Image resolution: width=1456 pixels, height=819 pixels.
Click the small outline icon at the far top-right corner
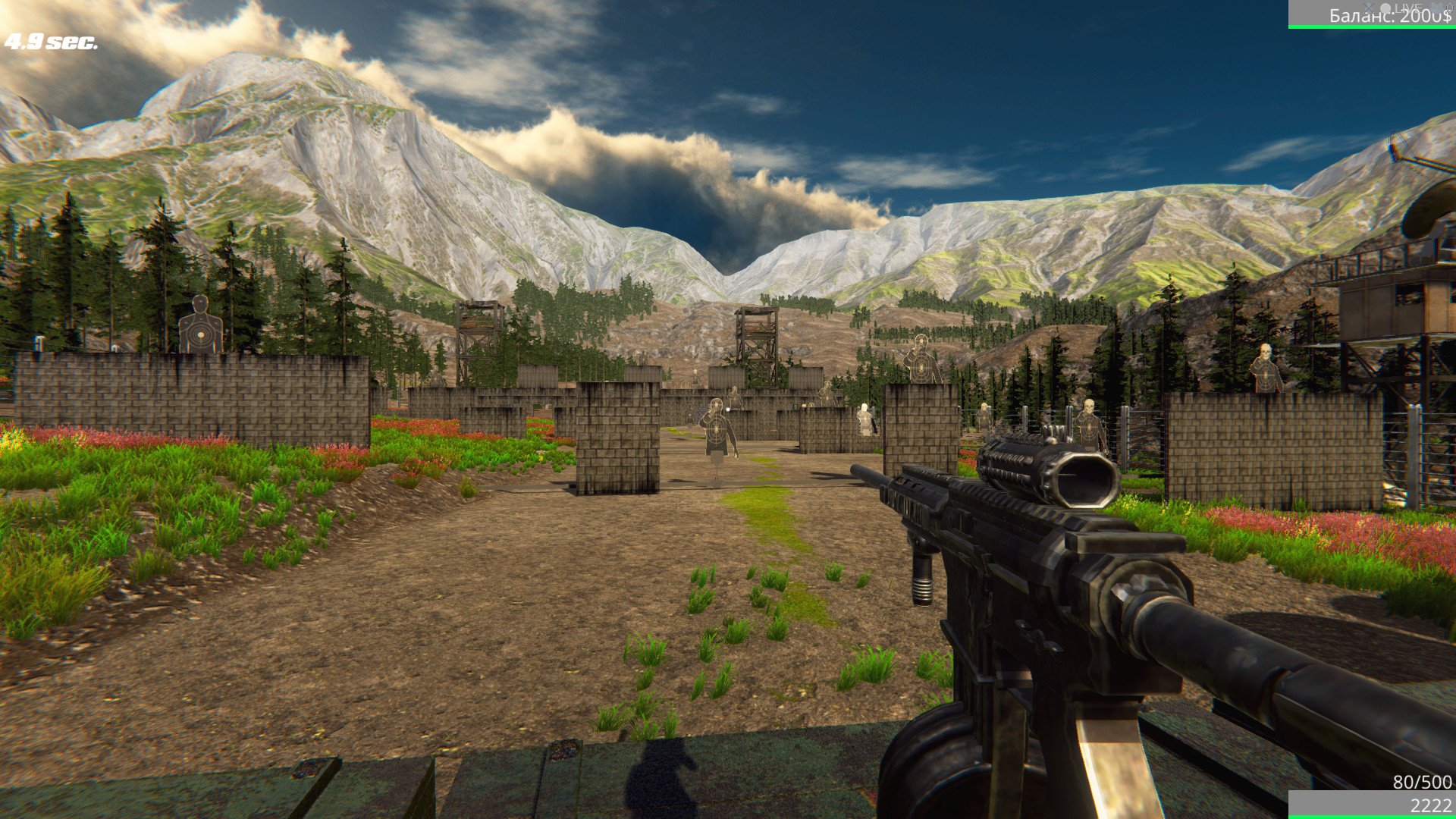point(1450,8)
